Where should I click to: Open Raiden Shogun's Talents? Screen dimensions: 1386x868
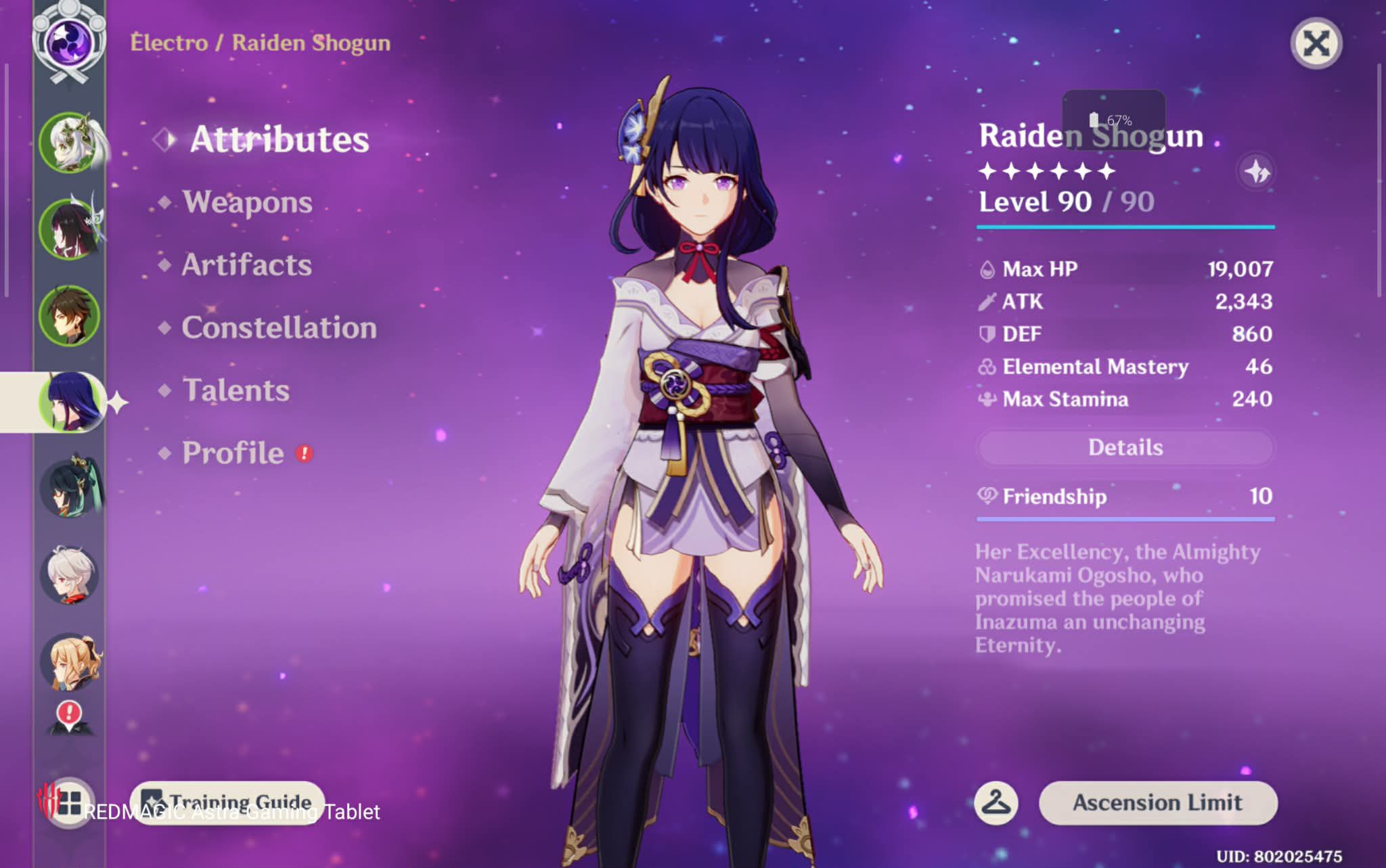236,390
